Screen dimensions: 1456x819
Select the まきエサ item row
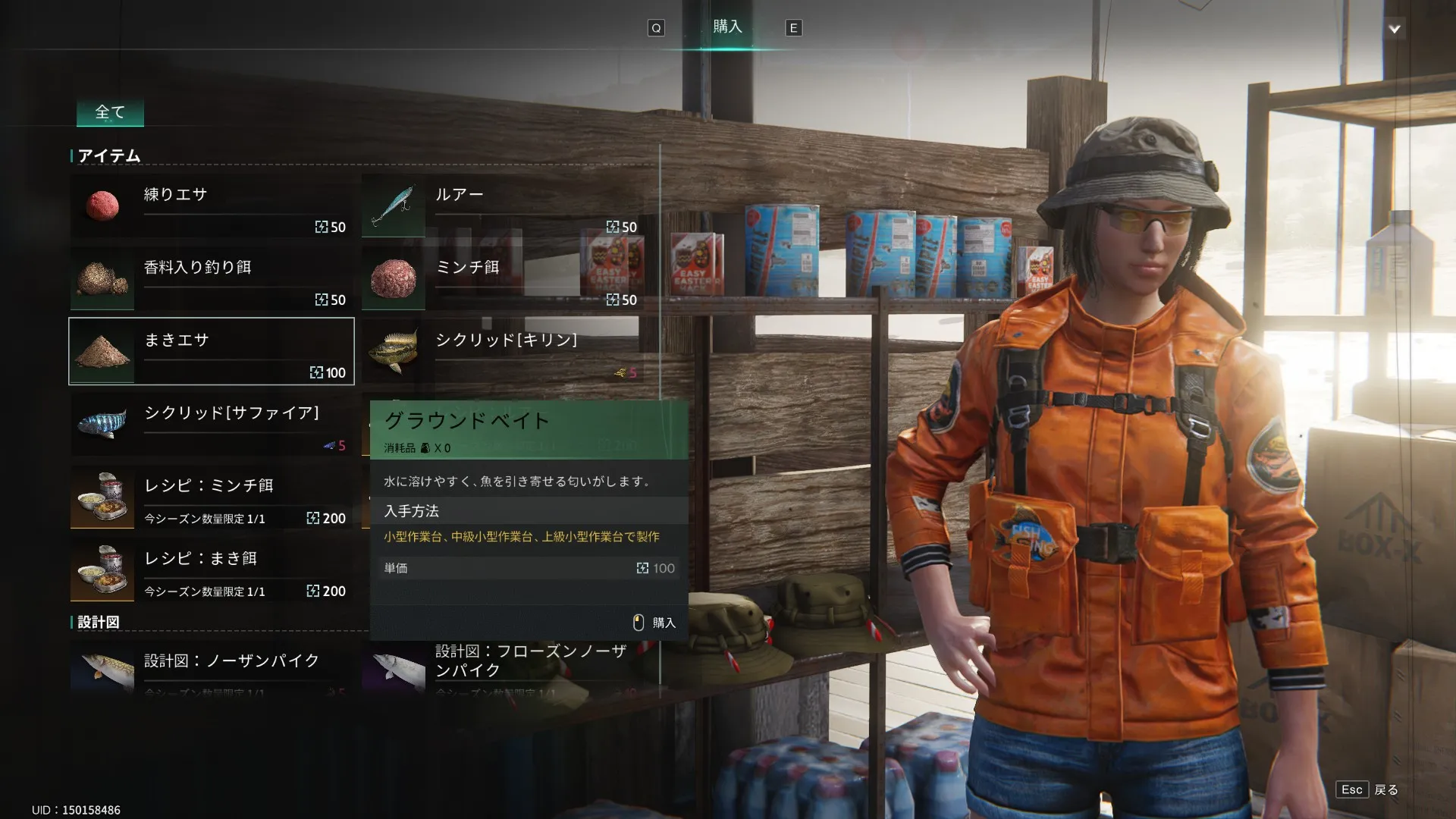[212, 351]
